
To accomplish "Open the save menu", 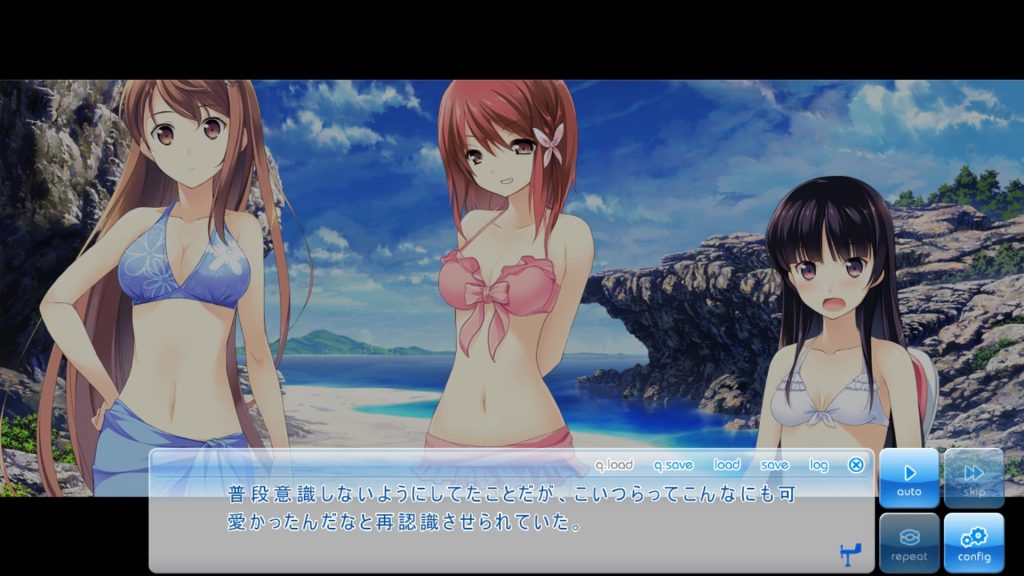I will tap(774, 465).
